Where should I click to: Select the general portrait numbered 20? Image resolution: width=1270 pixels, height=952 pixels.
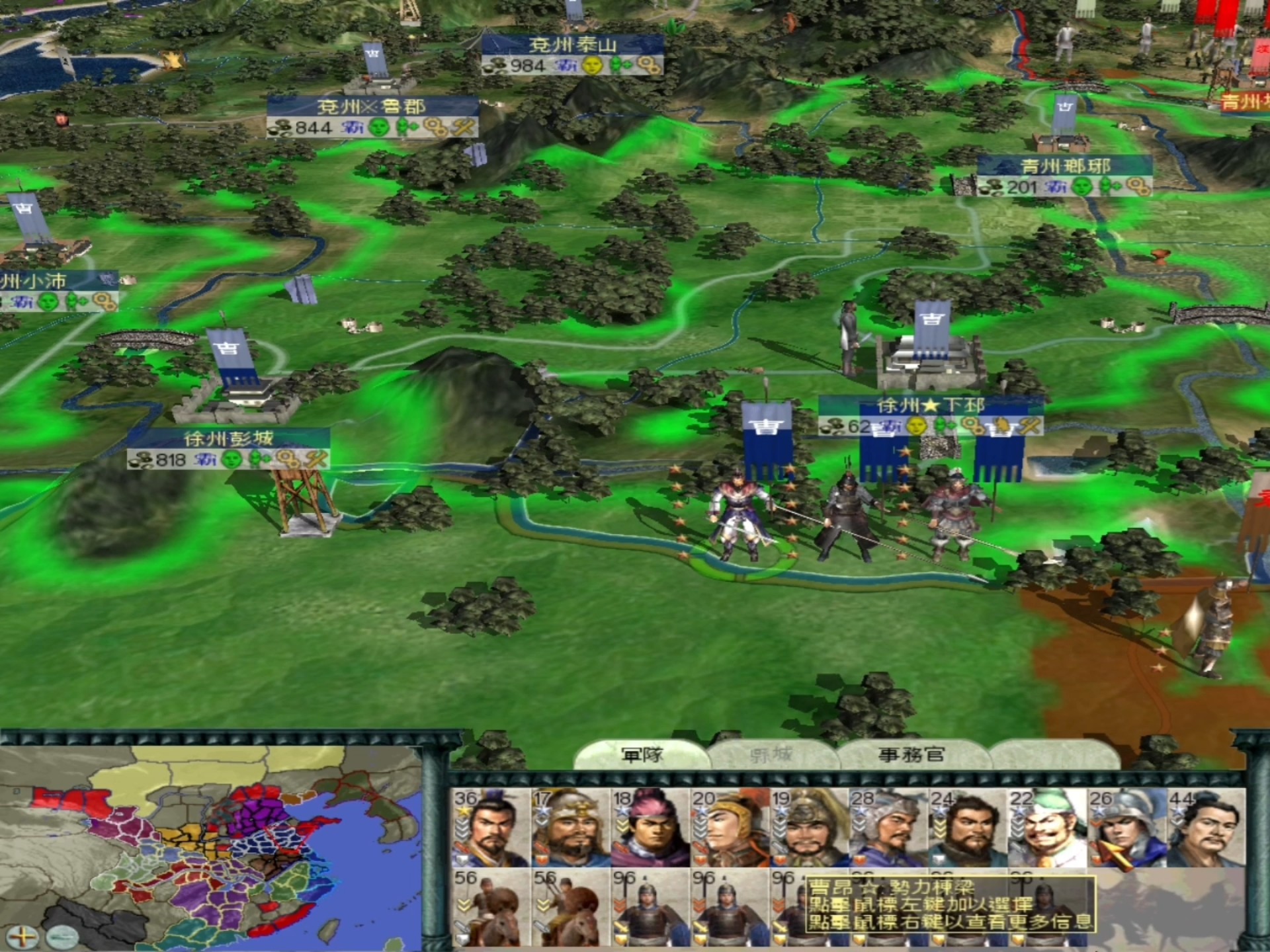tap(729, 827)
